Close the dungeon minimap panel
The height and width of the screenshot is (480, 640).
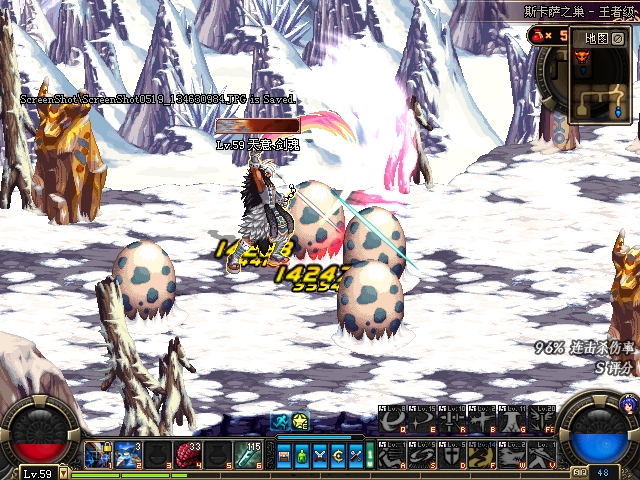[618, 38]
